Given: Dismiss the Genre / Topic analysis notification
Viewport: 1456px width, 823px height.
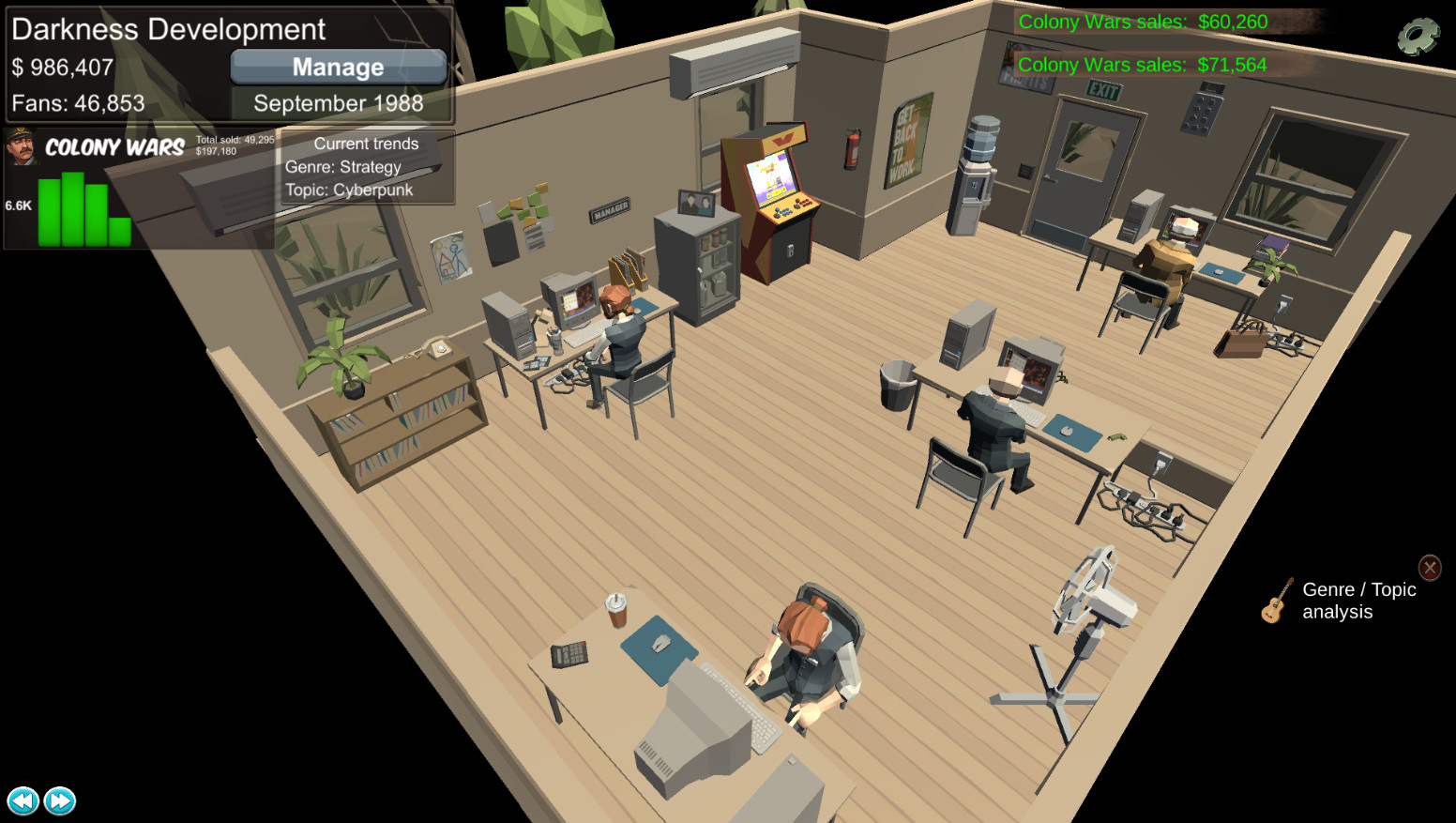Looking at the screenshot, I should 1430,567.
